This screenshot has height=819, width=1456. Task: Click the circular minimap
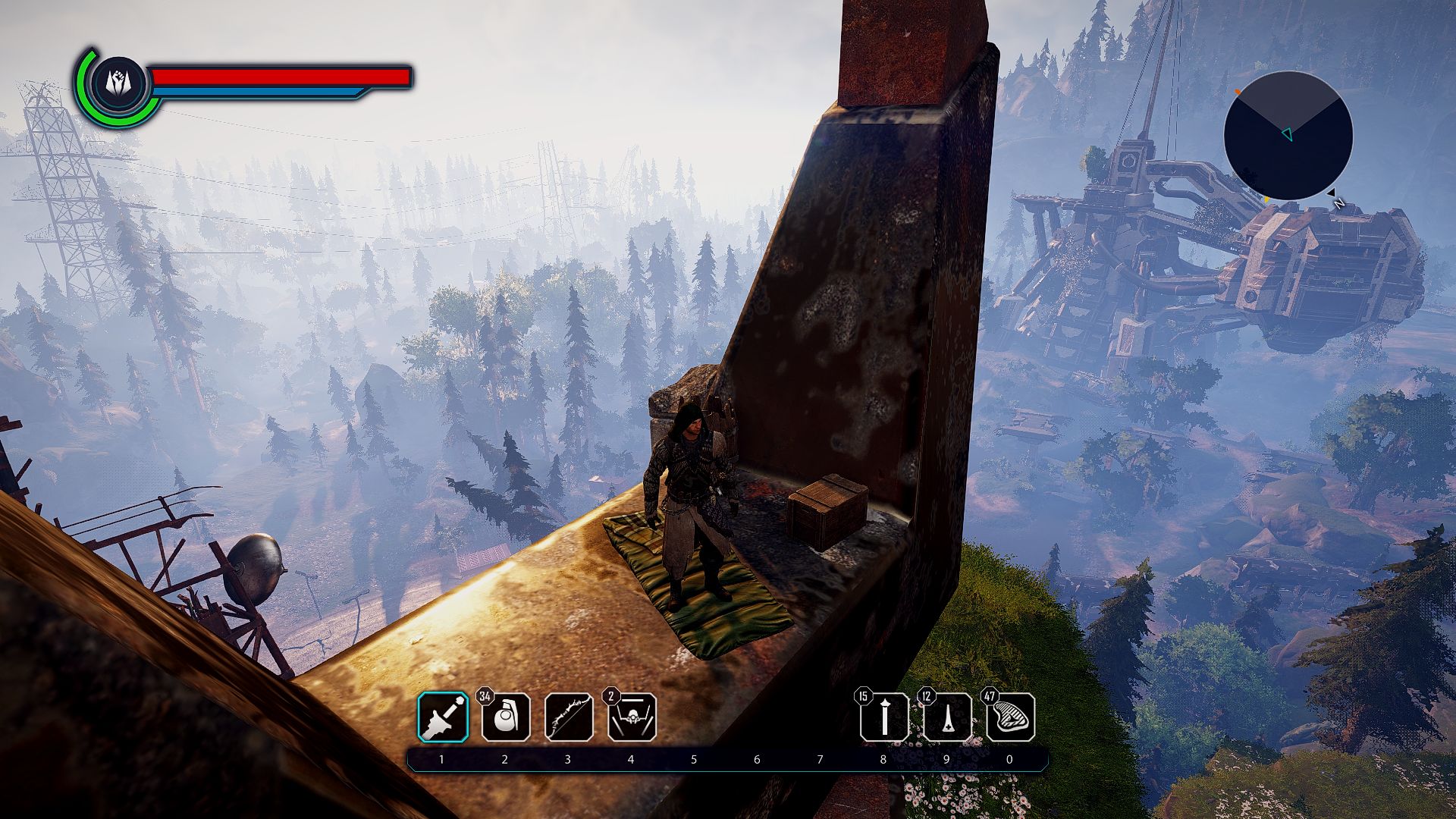[x=1288, y=136]
